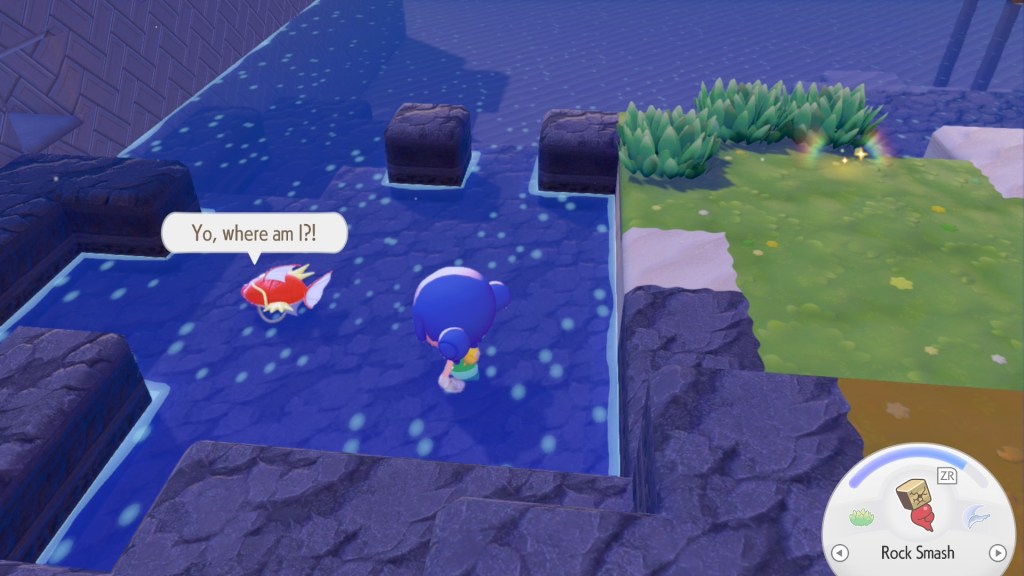Click the right arrow to cycle moves
This screenshot has width=1024, height=576.
tap(996, 552)
